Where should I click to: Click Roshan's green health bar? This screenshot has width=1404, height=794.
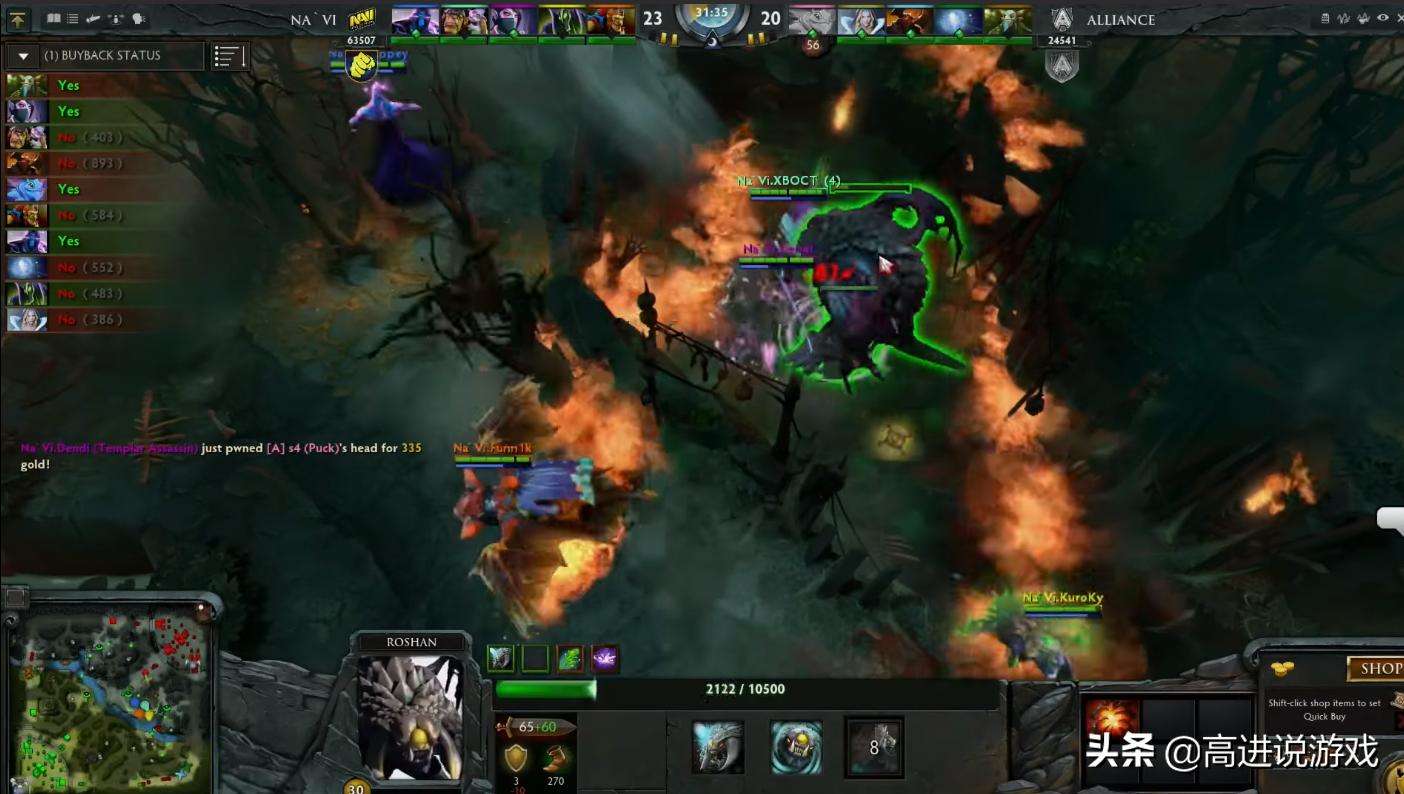[547, 689]
